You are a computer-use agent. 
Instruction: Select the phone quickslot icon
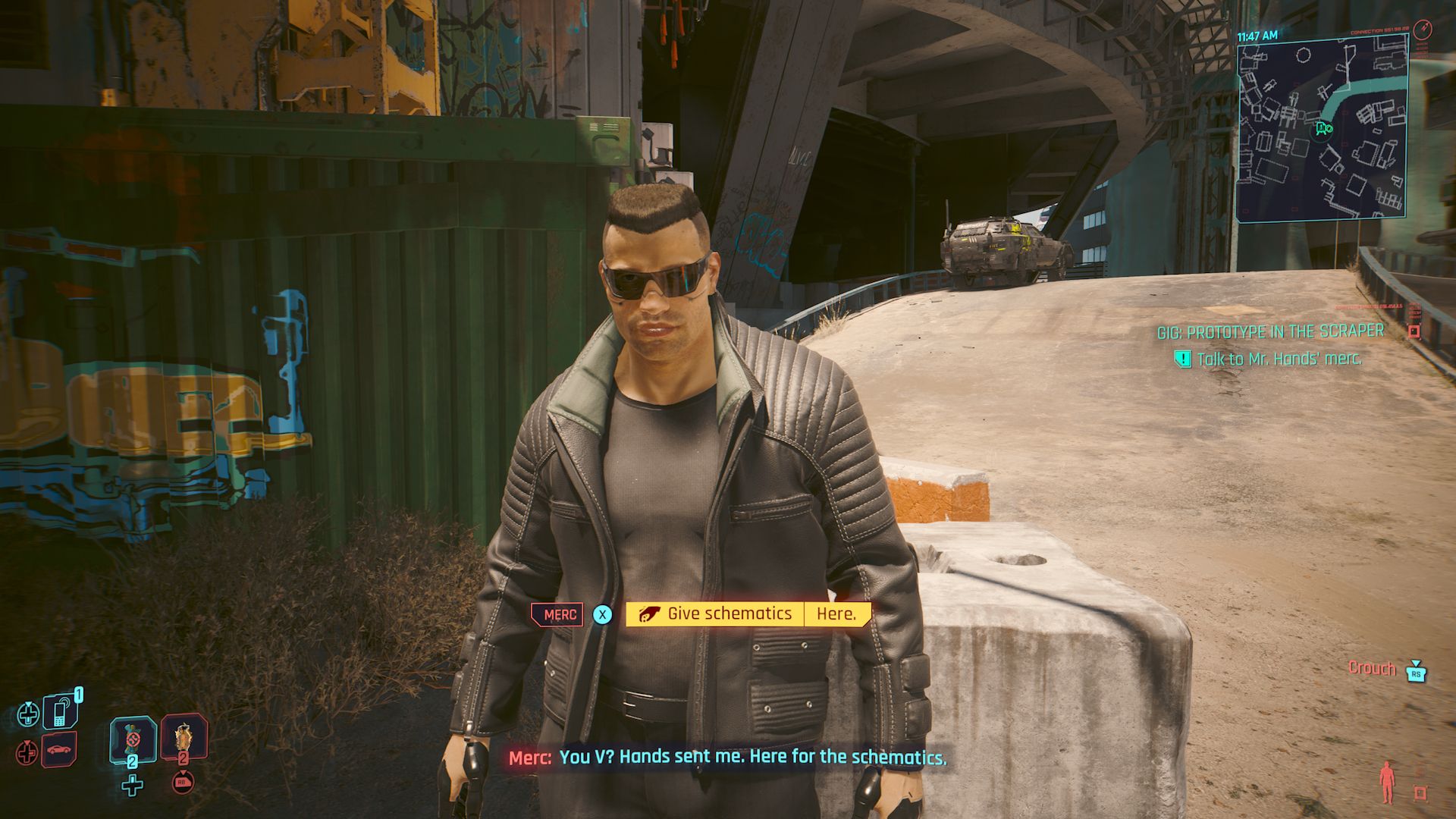pyautogui.click(x=58, y=711)
